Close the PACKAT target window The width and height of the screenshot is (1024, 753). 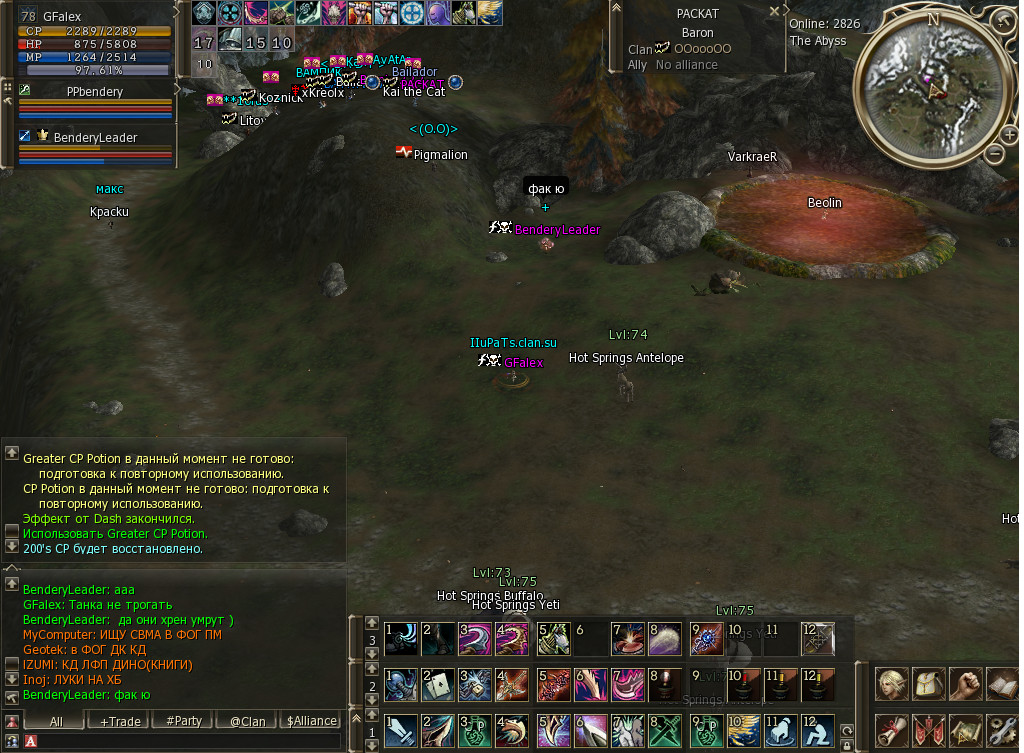tap(774, 12)
